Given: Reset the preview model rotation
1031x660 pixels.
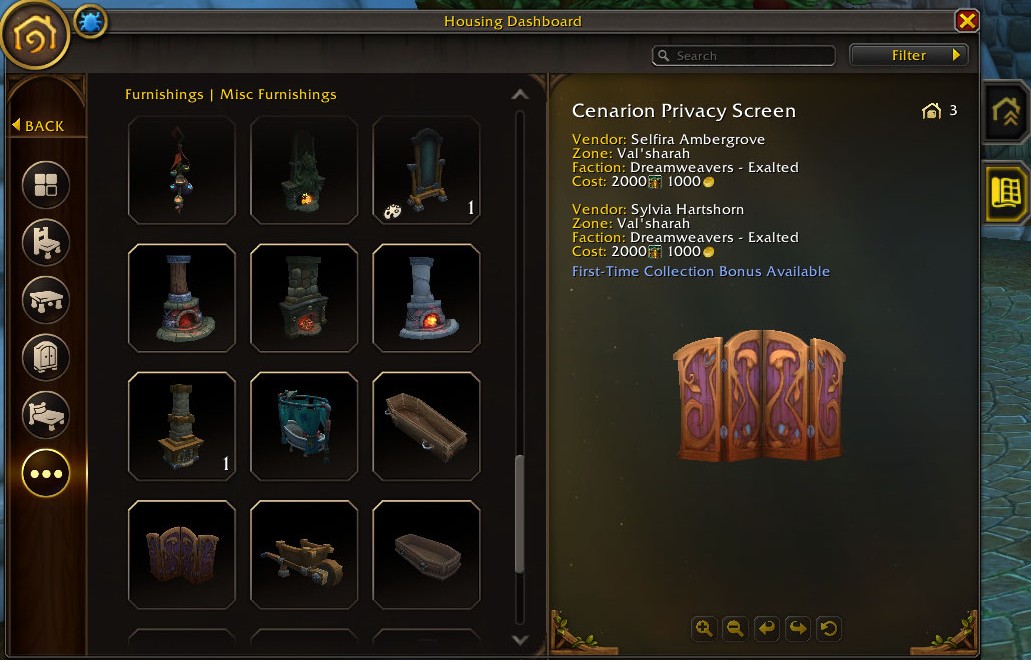Looking at the screenshot, I should (x=828, y=628).
